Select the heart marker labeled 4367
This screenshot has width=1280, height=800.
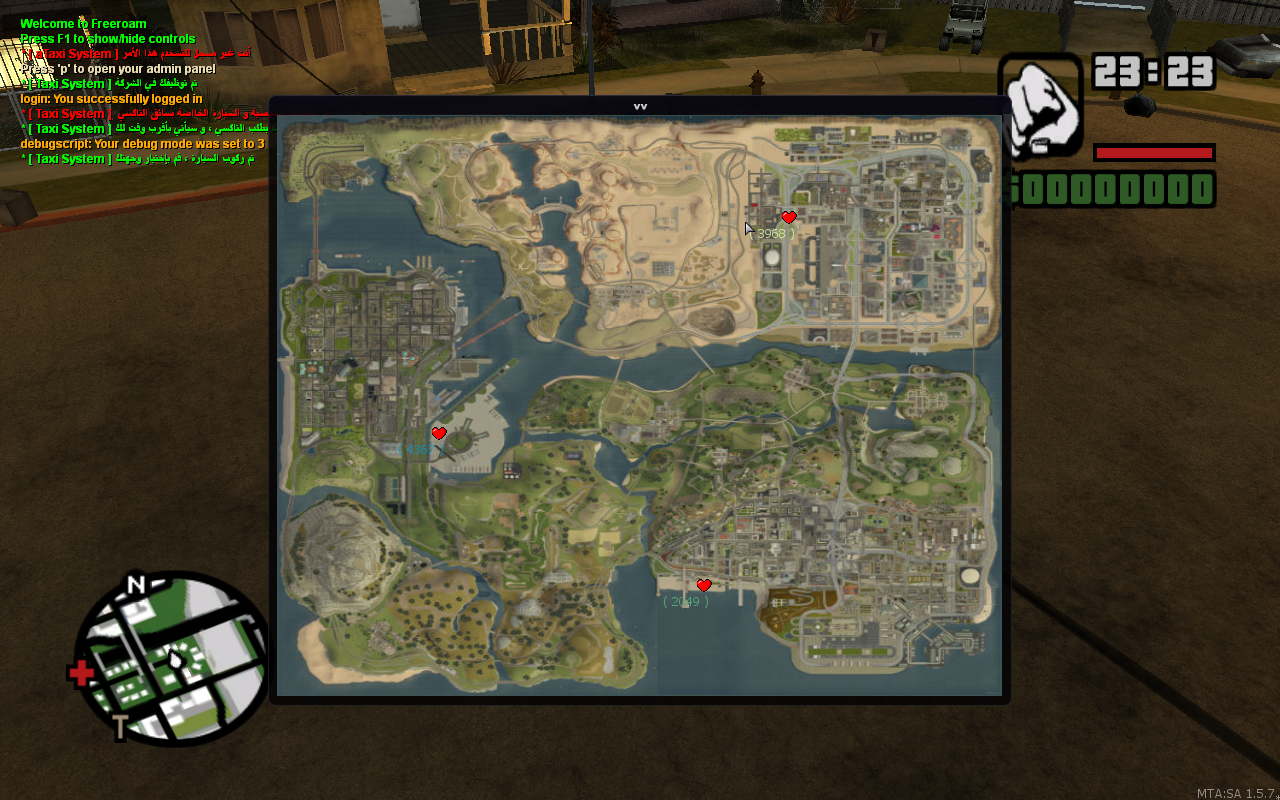(x=439, y=433)
